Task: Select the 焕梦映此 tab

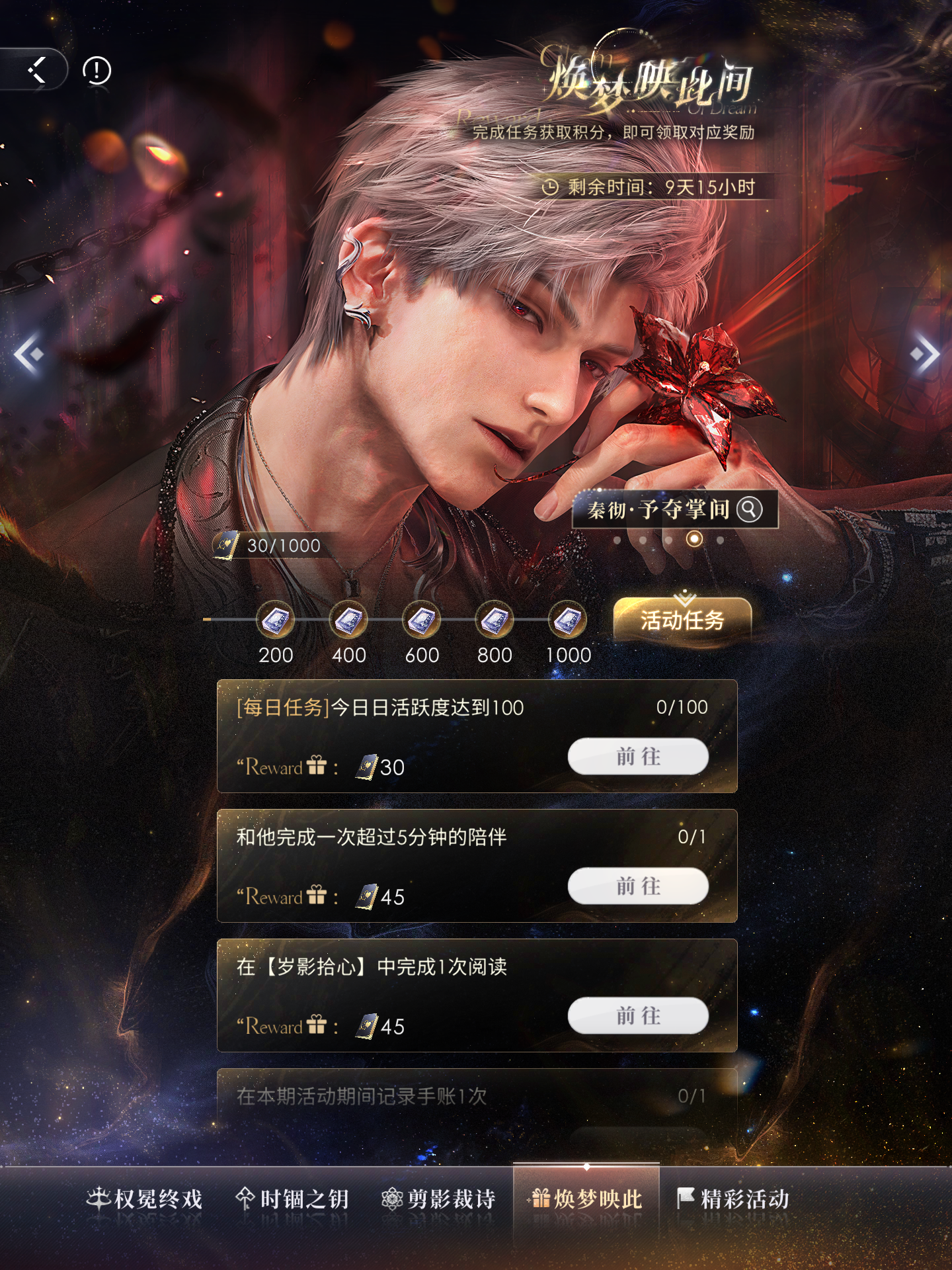Action: coord(586,1199)
